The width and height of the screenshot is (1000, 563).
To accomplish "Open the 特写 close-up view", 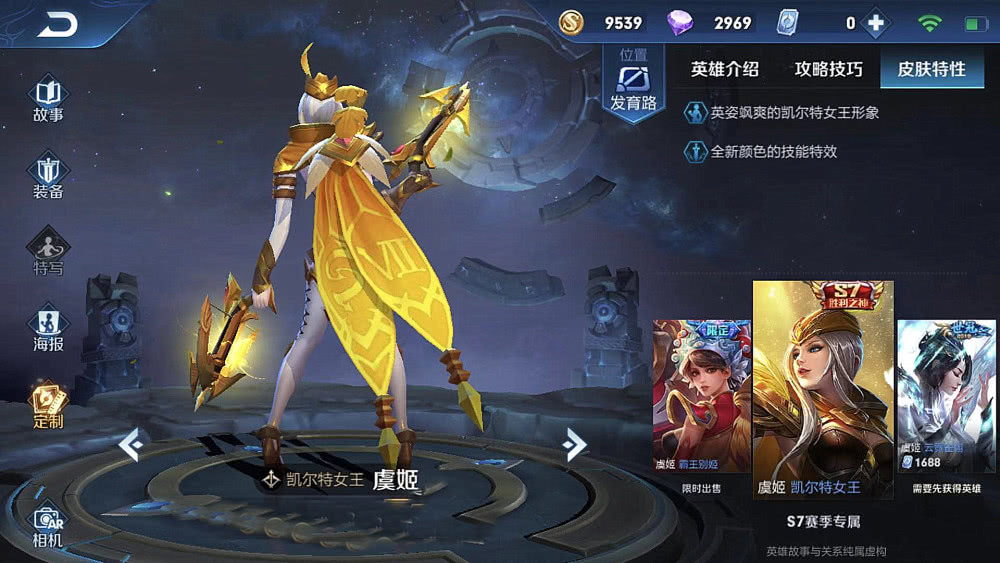I will pyautogui.click(x=48, y=252).
